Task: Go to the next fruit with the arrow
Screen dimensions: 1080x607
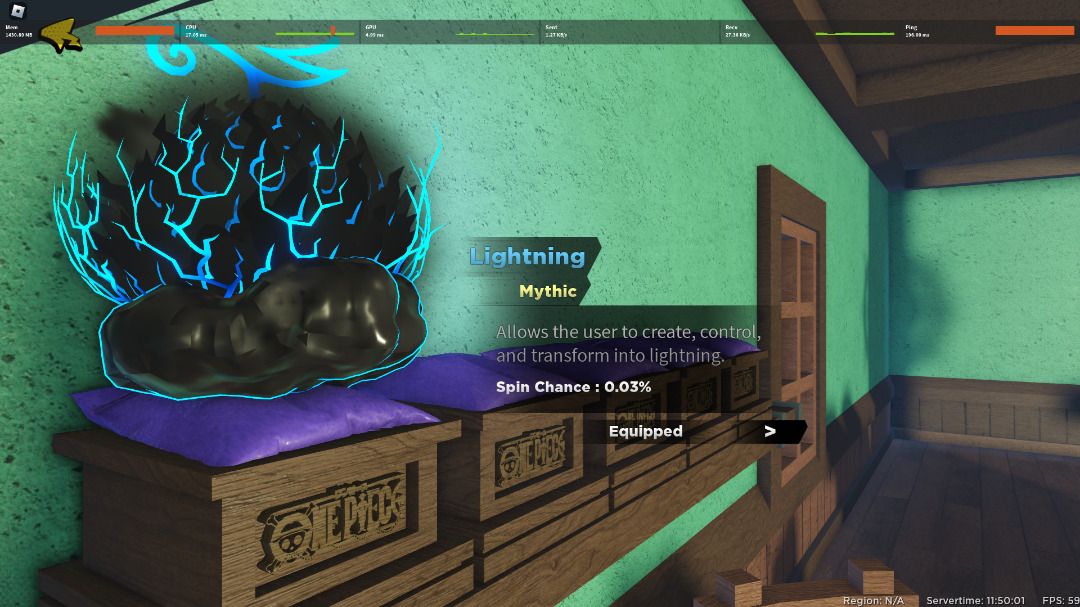Action: pos(770,431)
